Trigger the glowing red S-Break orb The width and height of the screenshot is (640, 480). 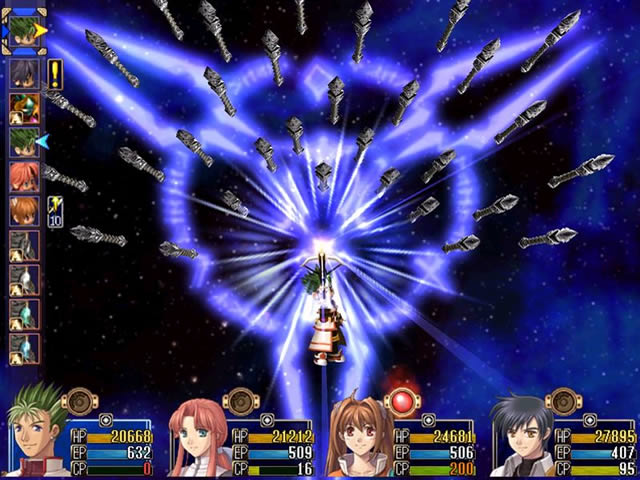pos(402,402)
